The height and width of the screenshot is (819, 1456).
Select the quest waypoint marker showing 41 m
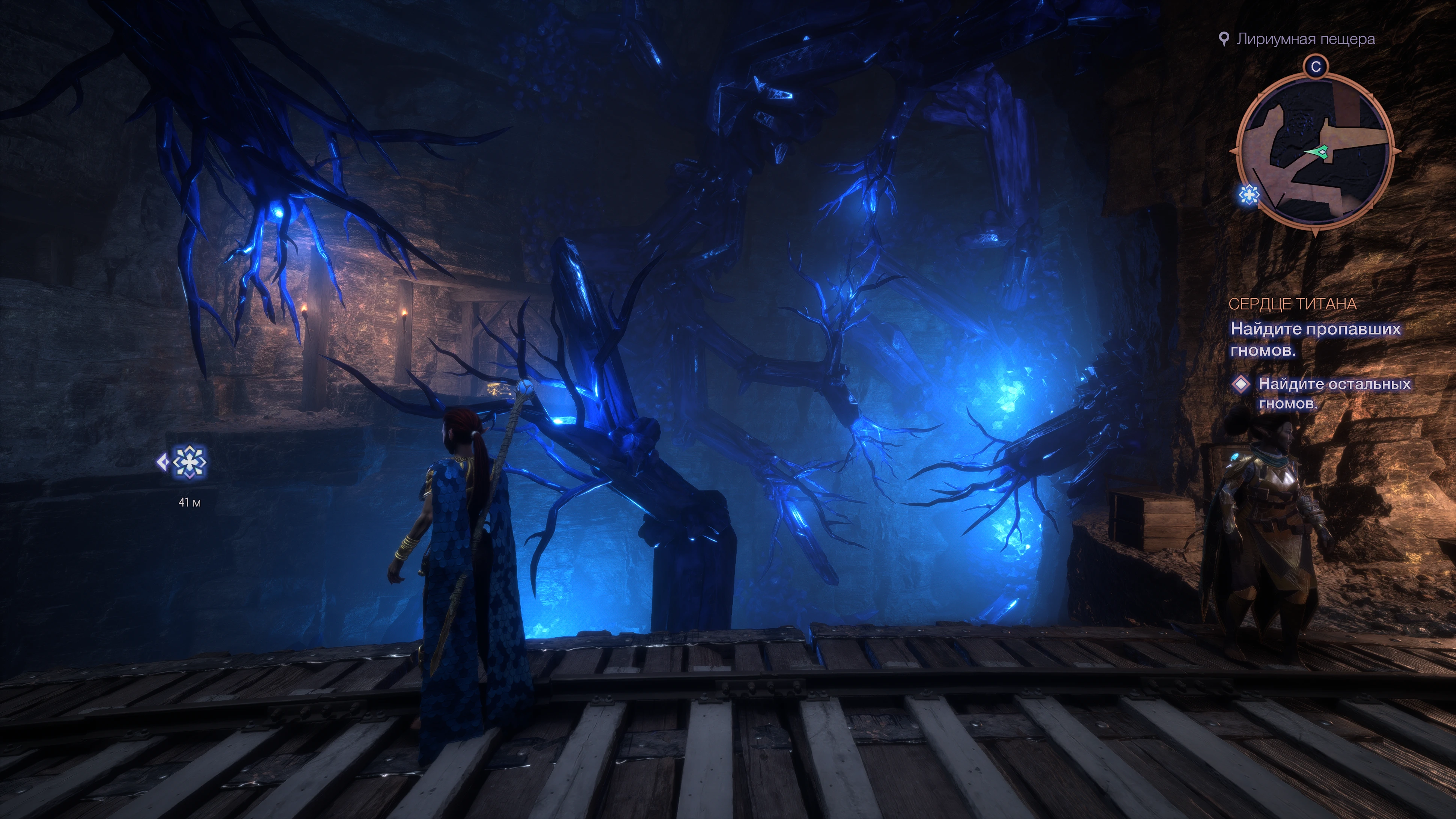click(x=189, y=462)
